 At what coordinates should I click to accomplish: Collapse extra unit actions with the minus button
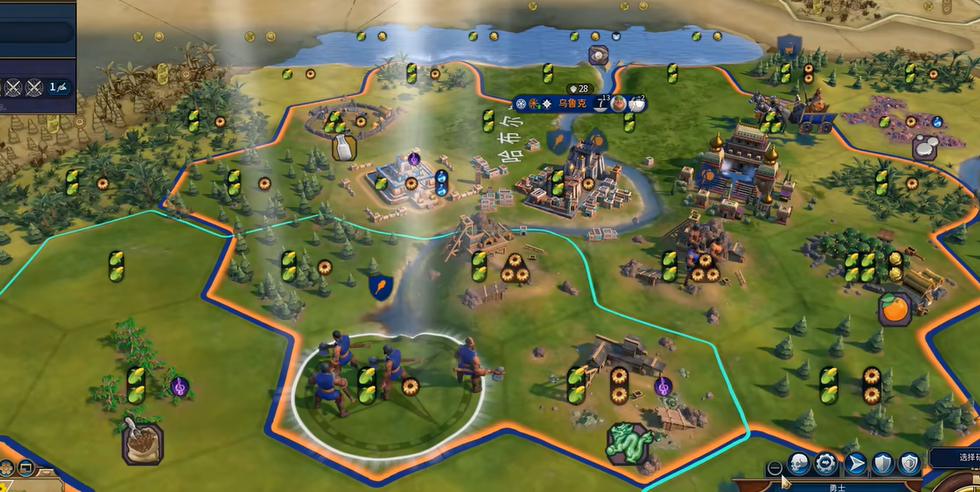(774, 468)
